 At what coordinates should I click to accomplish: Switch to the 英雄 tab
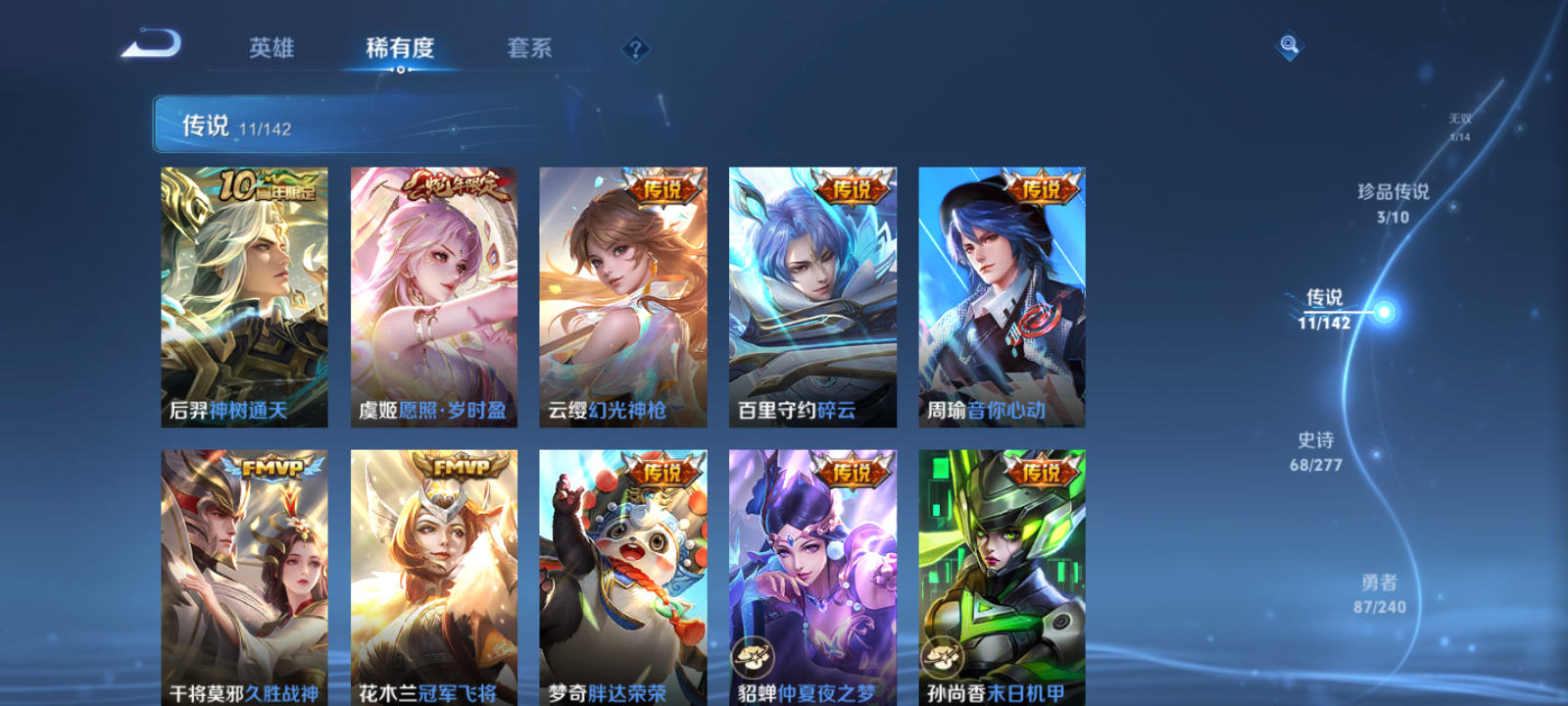pos(270,47)
